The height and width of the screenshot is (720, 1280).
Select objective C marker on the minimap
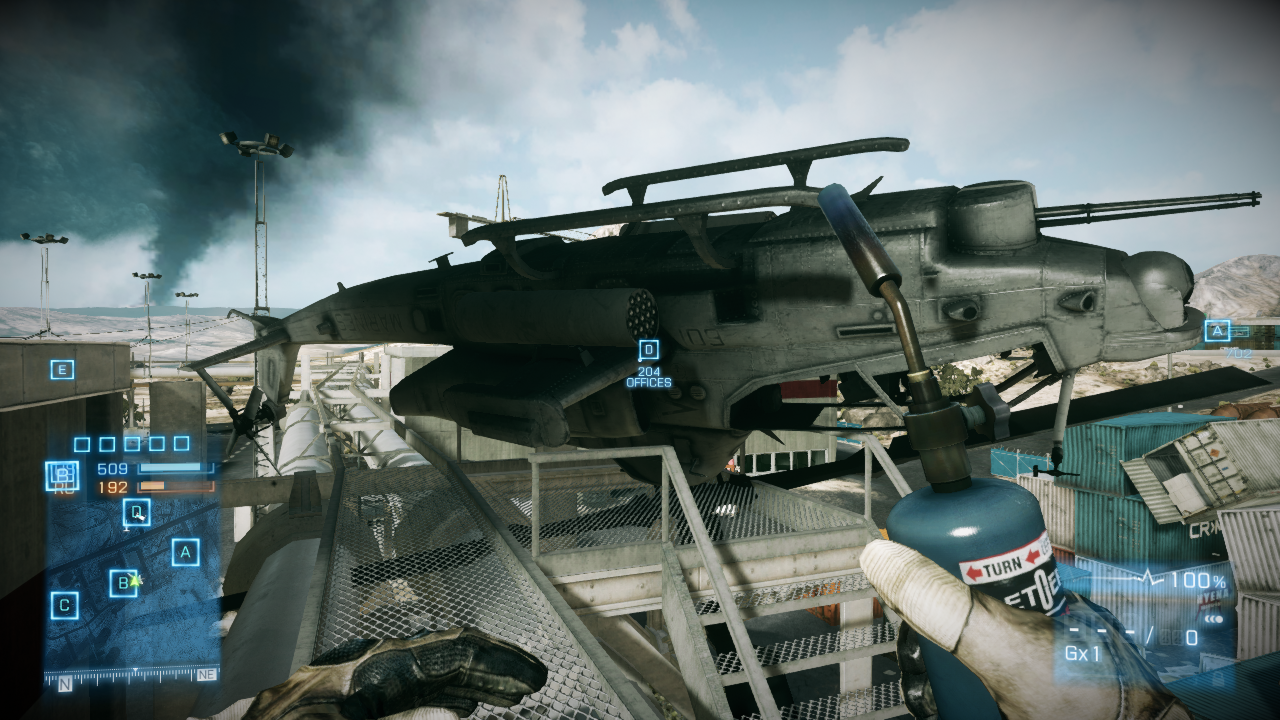click(64, 604)
